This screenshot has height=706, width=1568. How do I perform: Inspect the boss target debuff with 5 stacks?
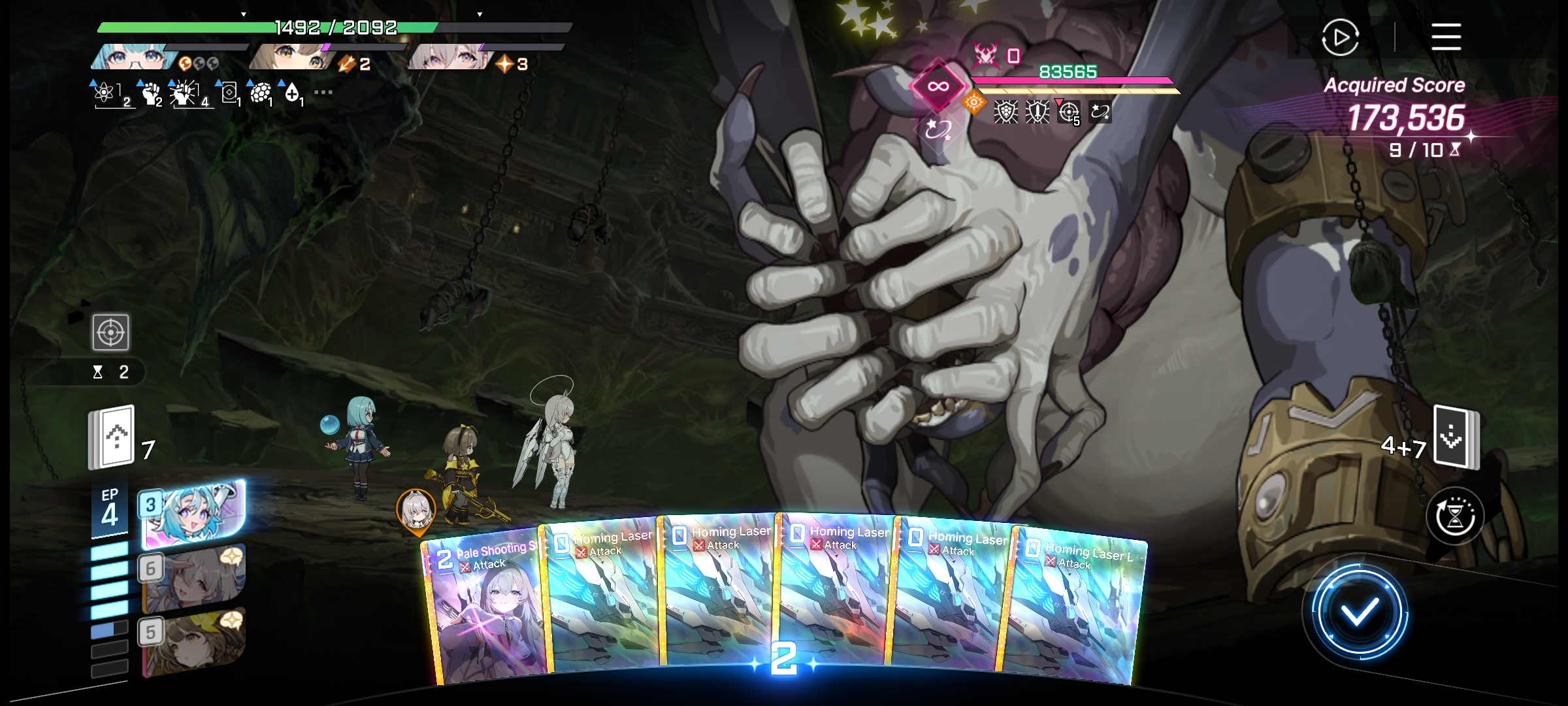pyautogui.click(x=1069, y=112)
